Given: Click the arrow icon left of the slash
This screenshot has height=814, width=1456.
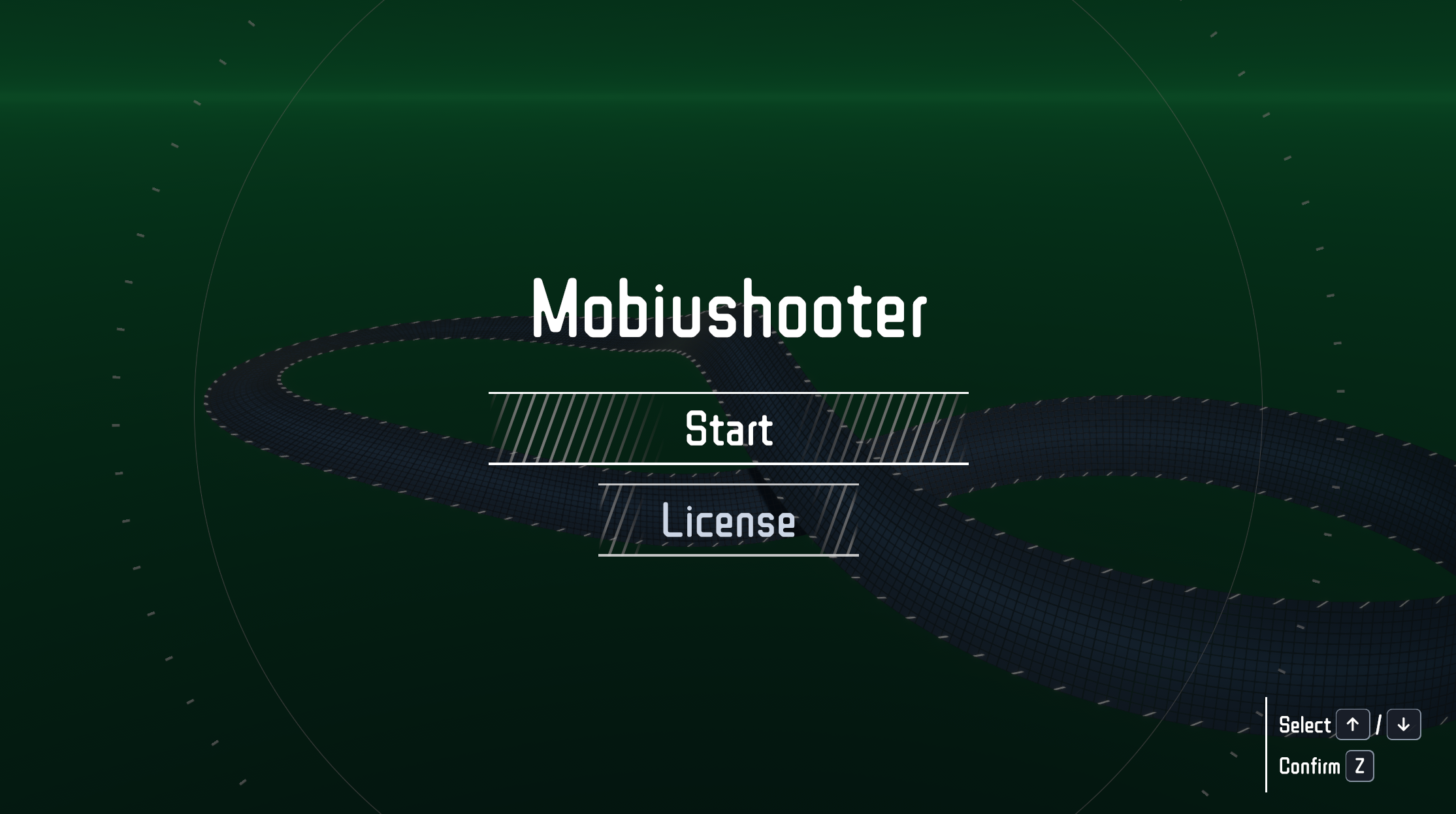Looking at the screenshot, I should (x=1353, y=724).
